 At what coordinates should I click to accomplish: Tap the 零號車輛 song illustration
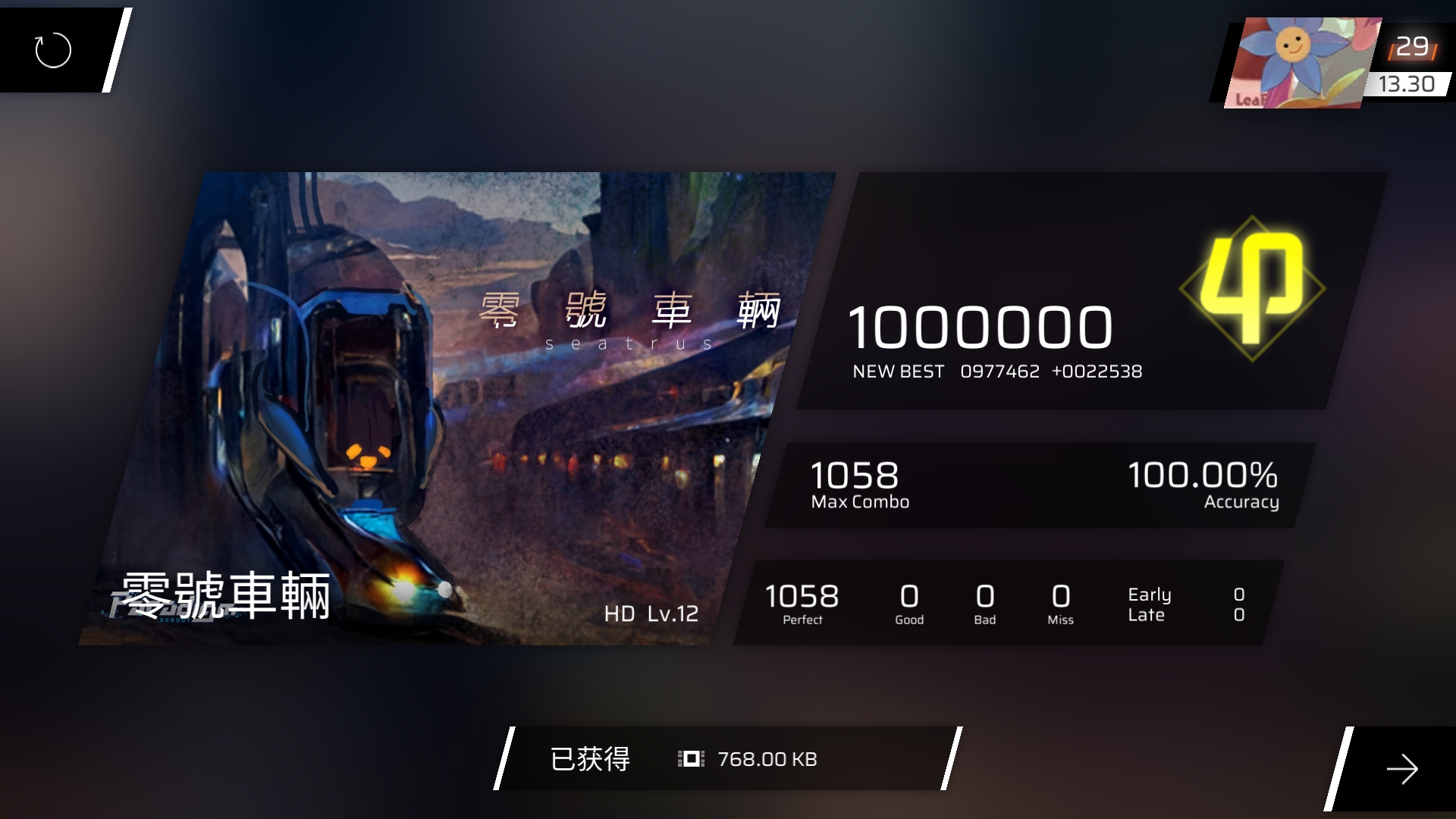[x=455, y=409]
